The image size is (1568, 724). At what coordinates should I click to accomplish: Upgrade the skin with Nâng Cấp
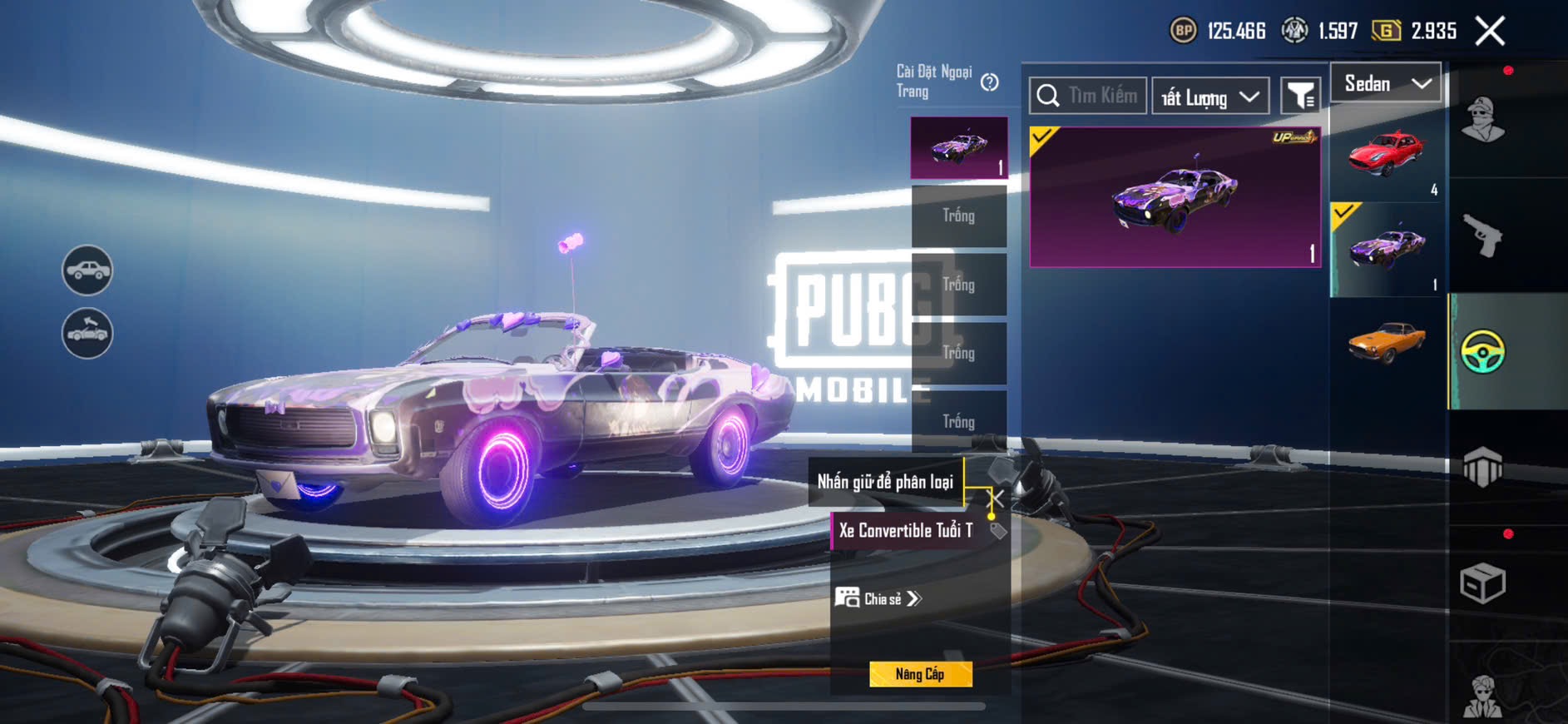pyautogui.click(x=920, y=674)
